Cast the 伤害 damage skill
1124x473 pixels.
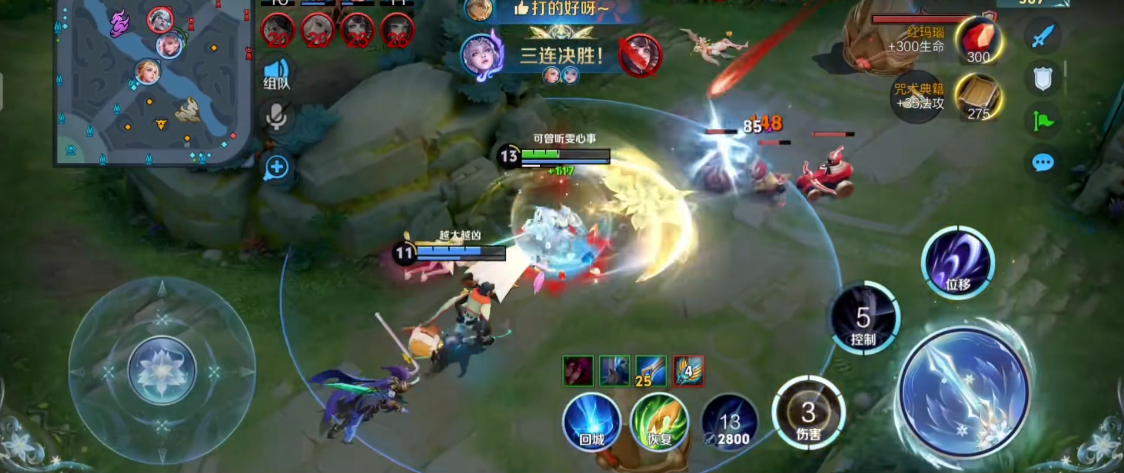tap(808, 411)
